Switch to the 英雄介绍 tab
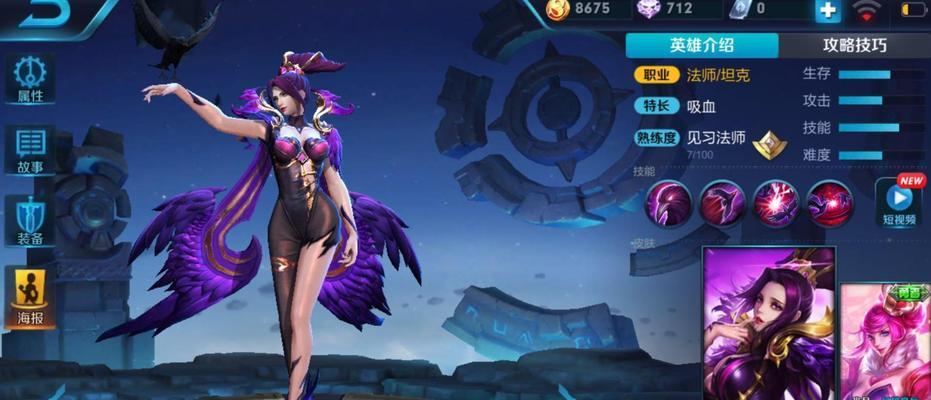 pos(702,45)
